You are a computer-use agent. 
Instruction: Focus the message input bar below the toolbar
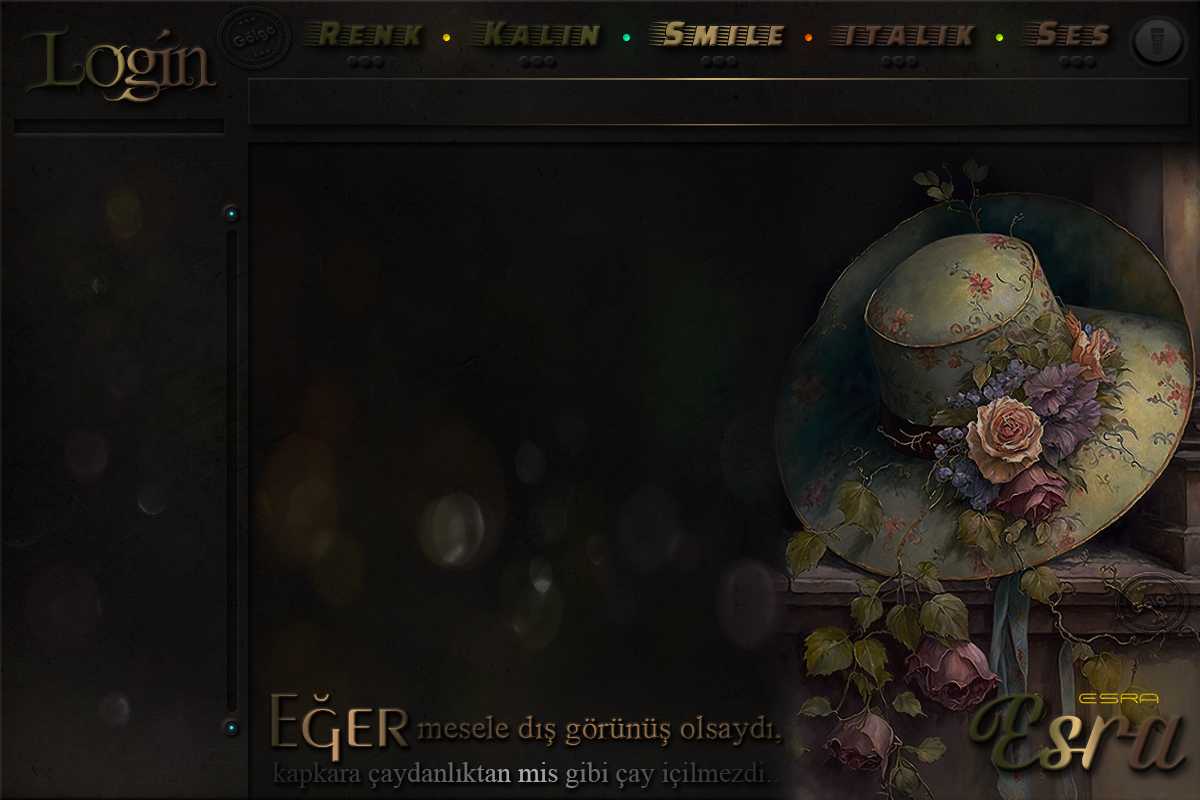(x=720, y=101)
